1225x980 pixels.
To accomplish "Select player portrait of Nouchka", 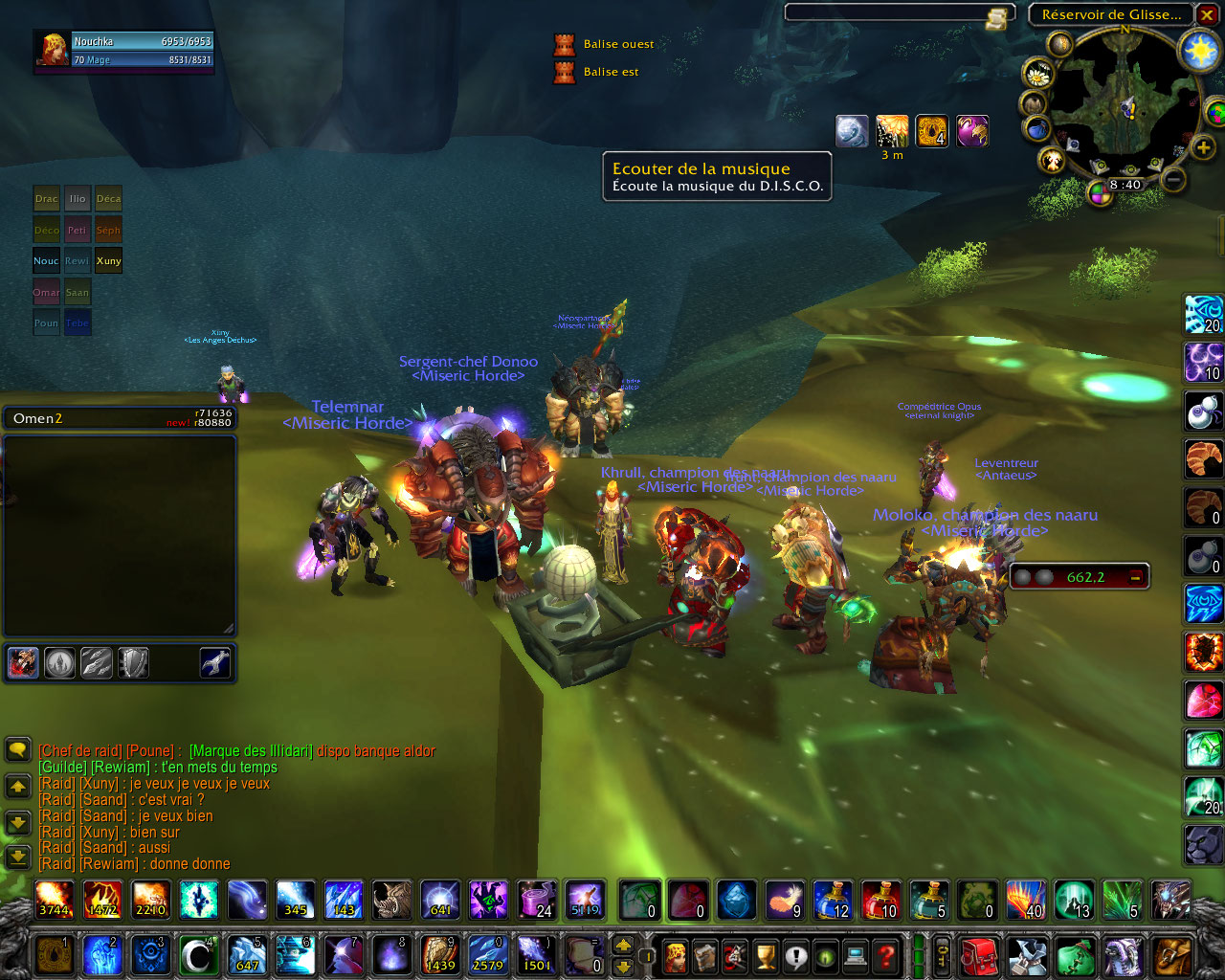I will click(x=53, y=50).
